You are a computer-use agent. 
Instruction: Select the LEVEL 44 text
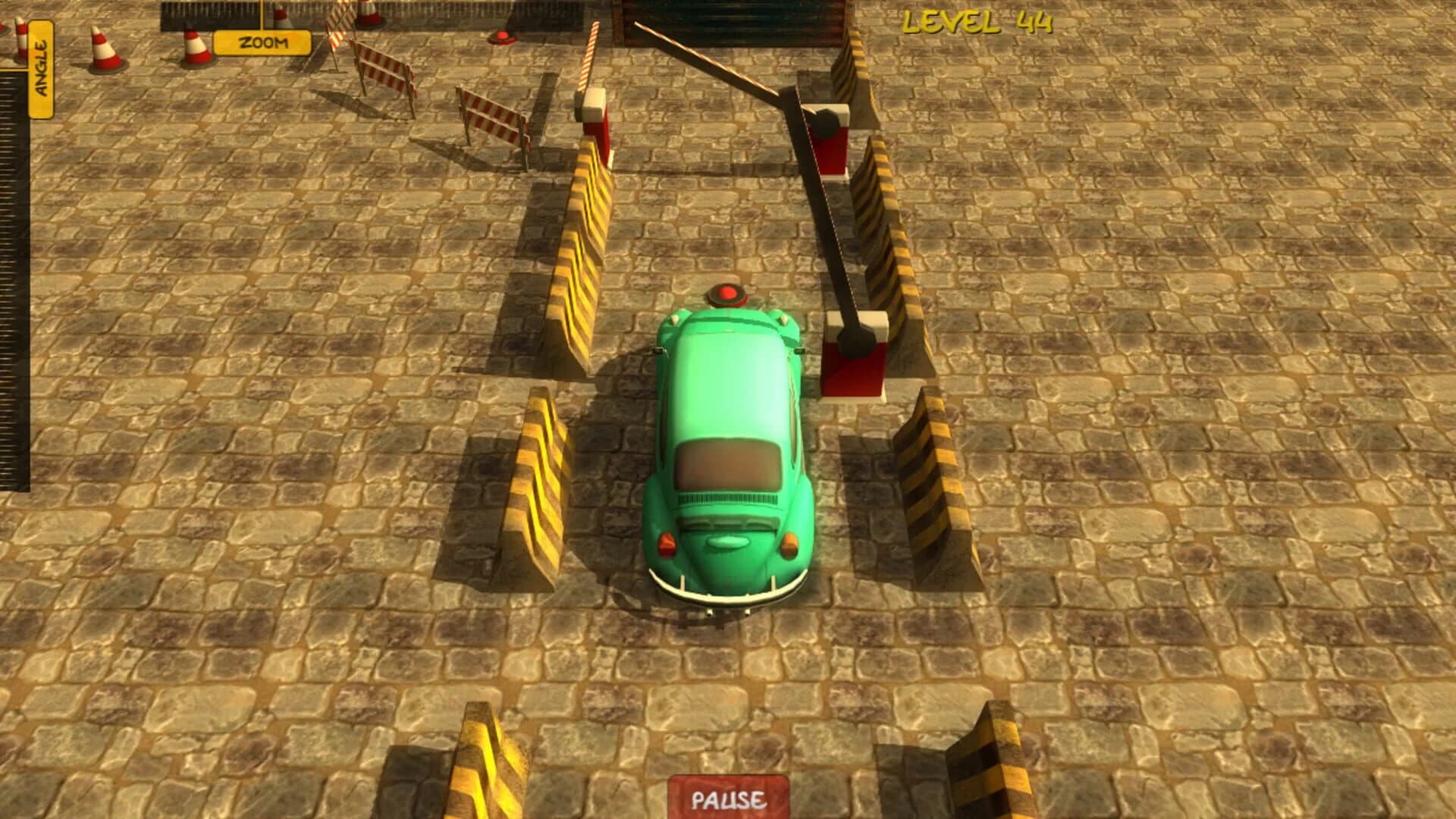pyautogui.click(x=977, y=23)
